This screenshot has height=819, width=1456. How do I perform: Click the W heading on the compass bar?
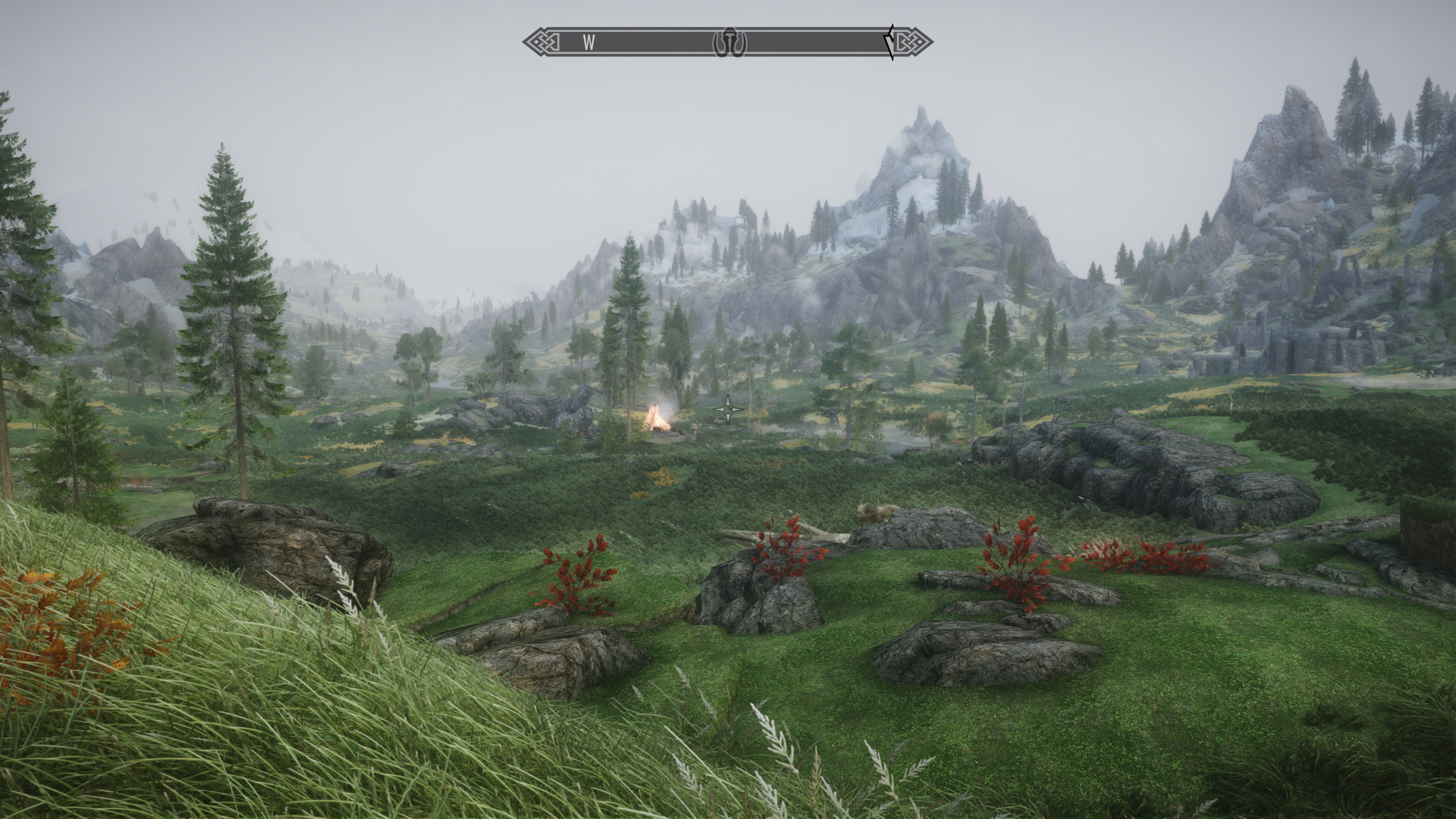pyautogui.click(x=589, y=42)
